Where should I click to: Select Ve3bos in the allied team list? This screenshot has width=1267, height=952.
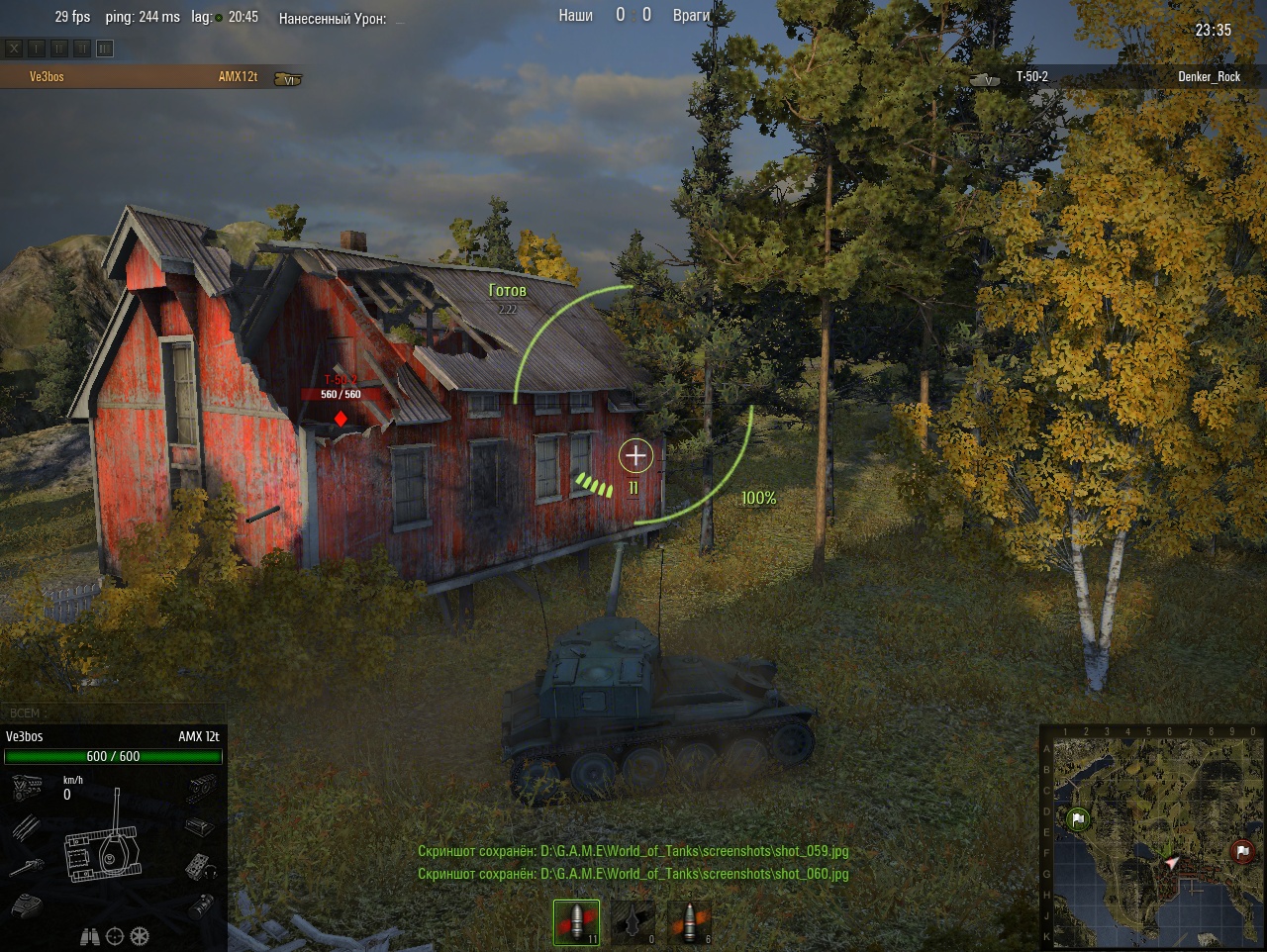click(x=48, y=77)
